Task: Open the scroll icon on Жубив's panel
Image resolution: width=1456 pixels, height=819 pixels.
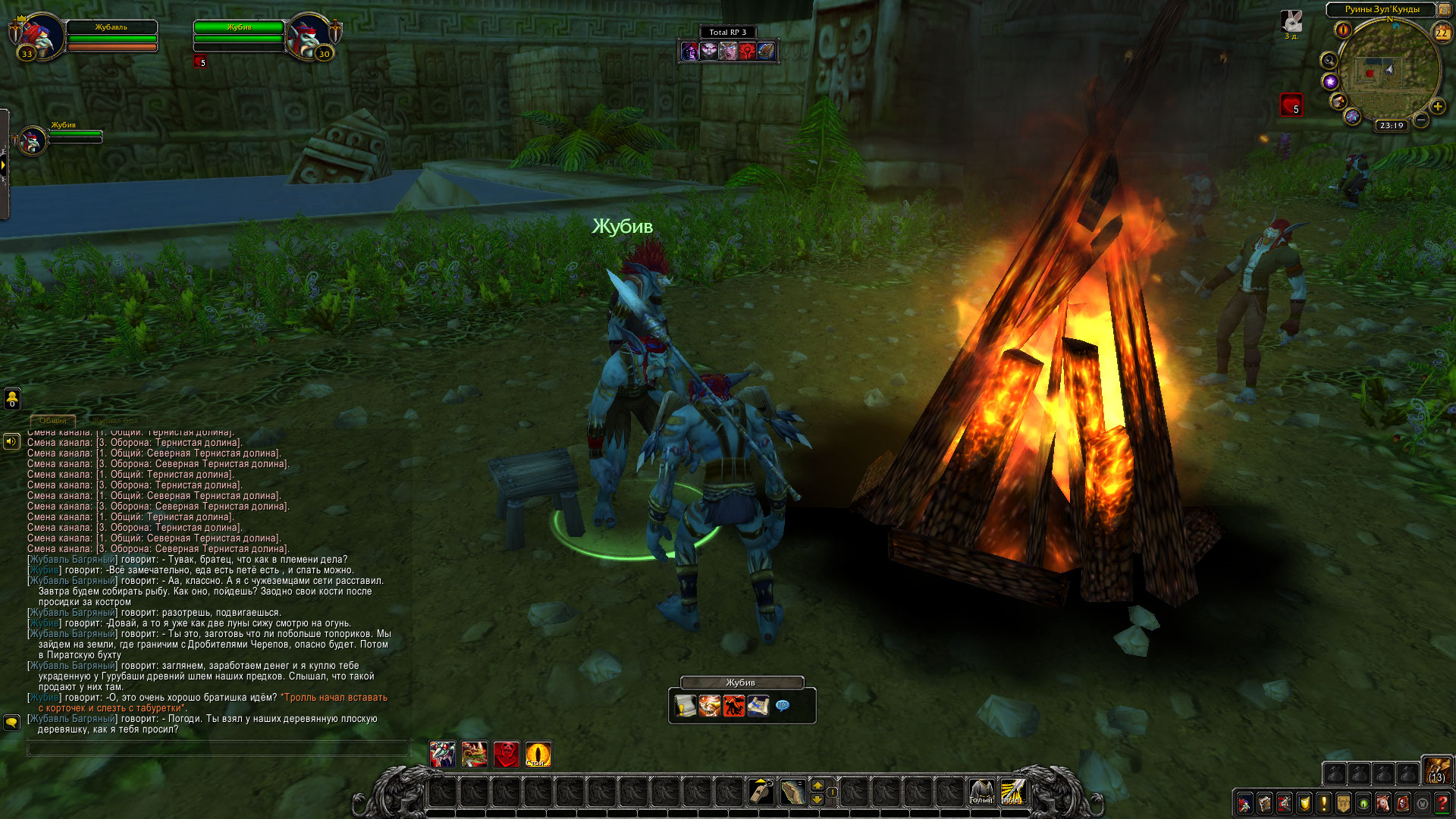Action: pos(685,706)
